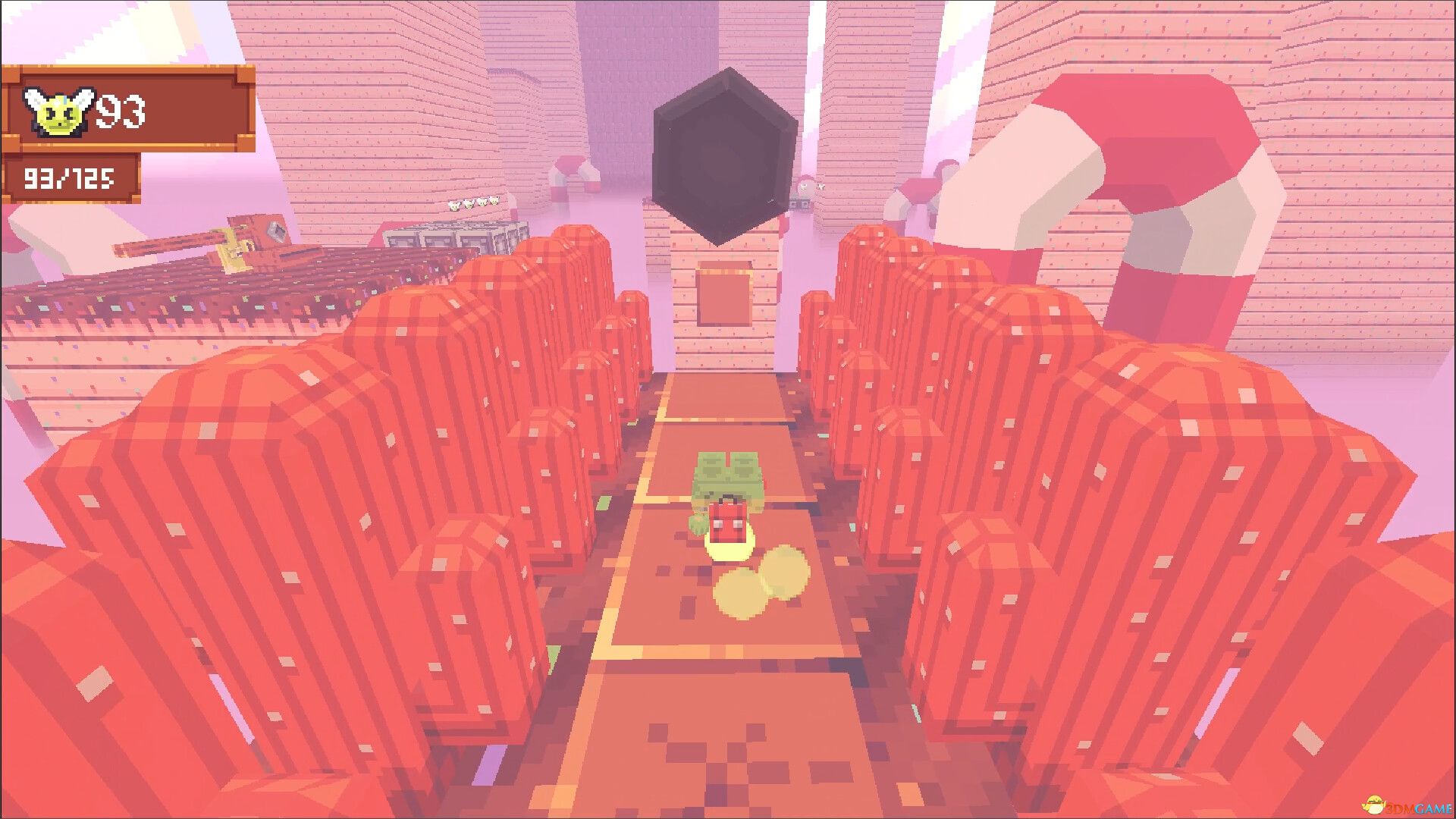Click the leftmost white bee sprite in the distance

coord(453,206)
